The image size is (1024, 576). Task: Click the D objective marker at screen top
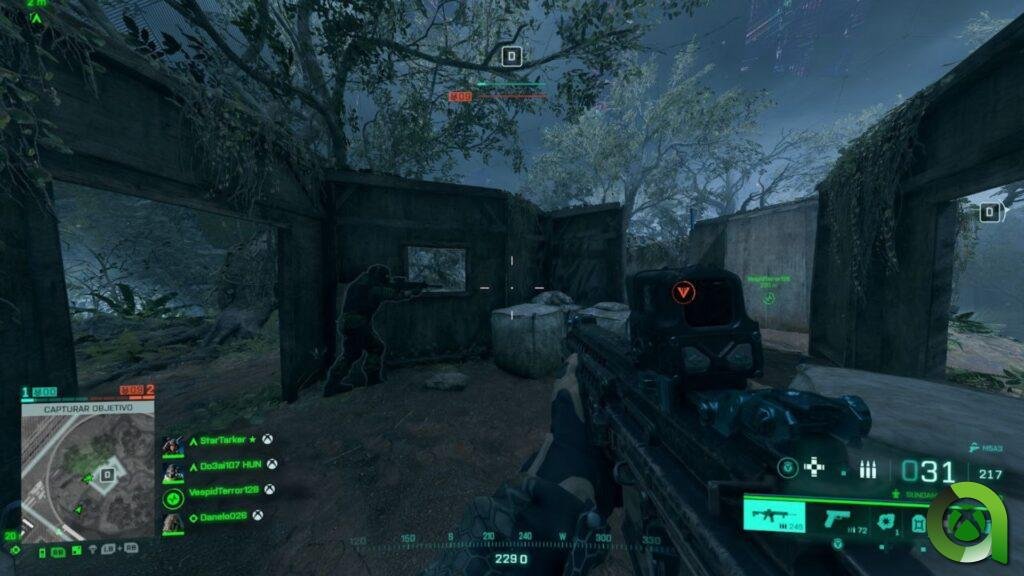(x=512, y=56)
